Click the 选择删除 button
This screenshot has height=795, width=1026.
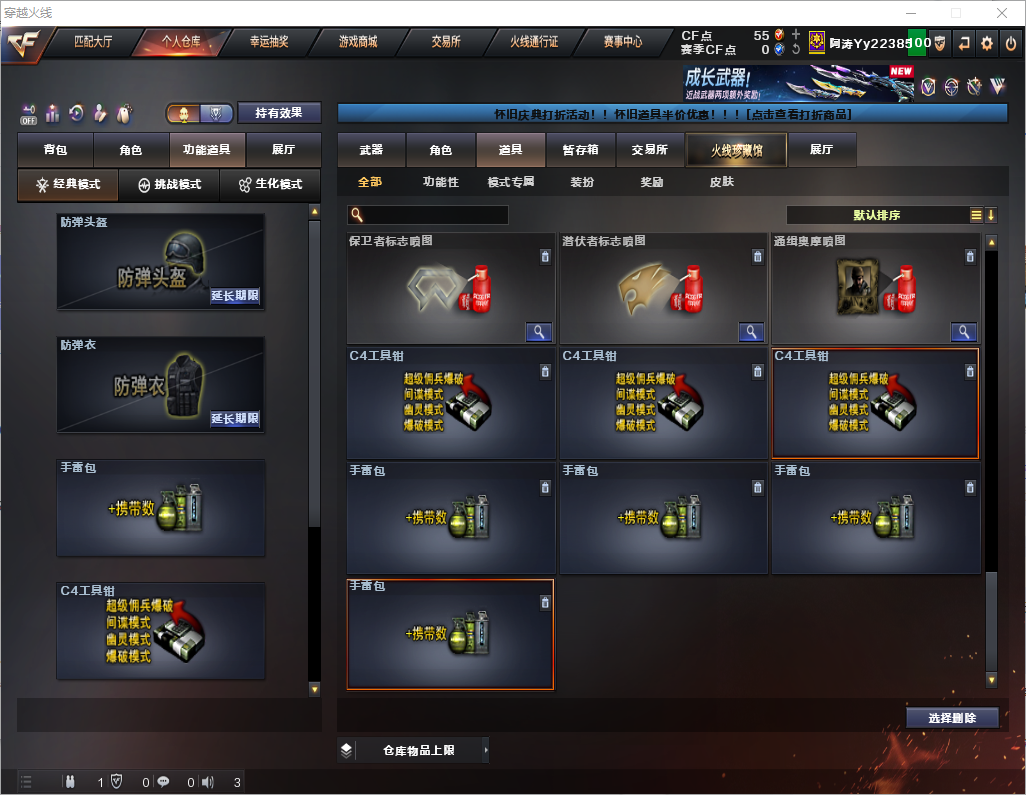(952, 718)
